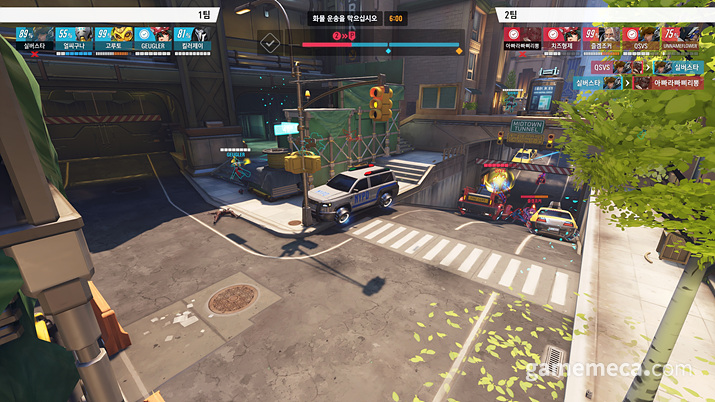The width and height of the screenshot is (715, 402).
Task: Click the 킬러페이 player card
Action: (191, 39)
